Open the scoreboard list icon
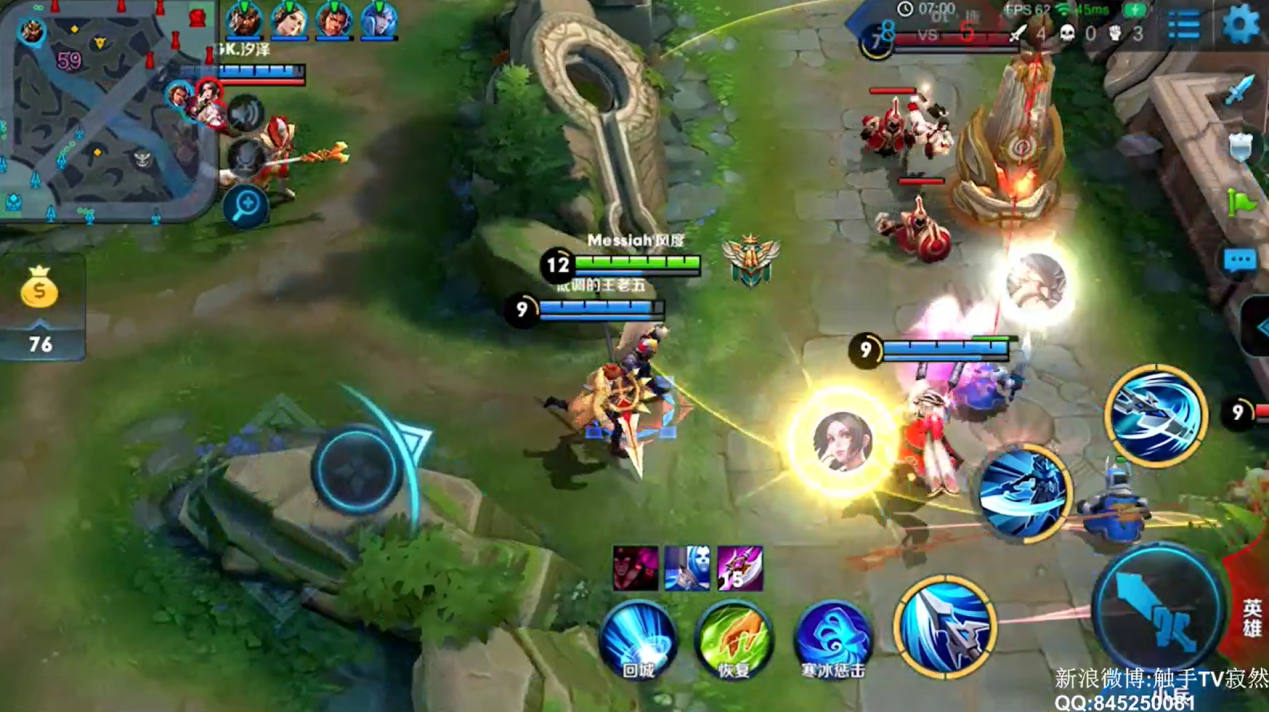The image size is (1269, 712). pos(1183,26)
